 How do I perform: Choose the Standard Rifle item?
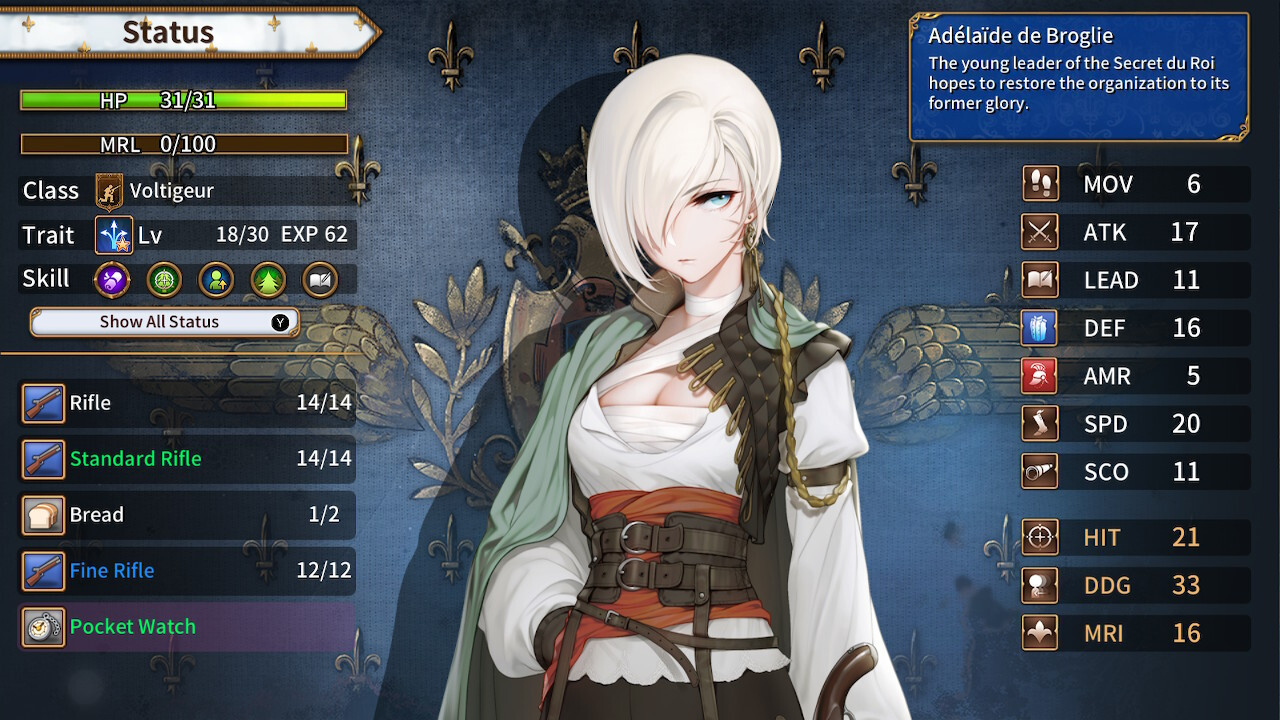(x=188, y=459)
